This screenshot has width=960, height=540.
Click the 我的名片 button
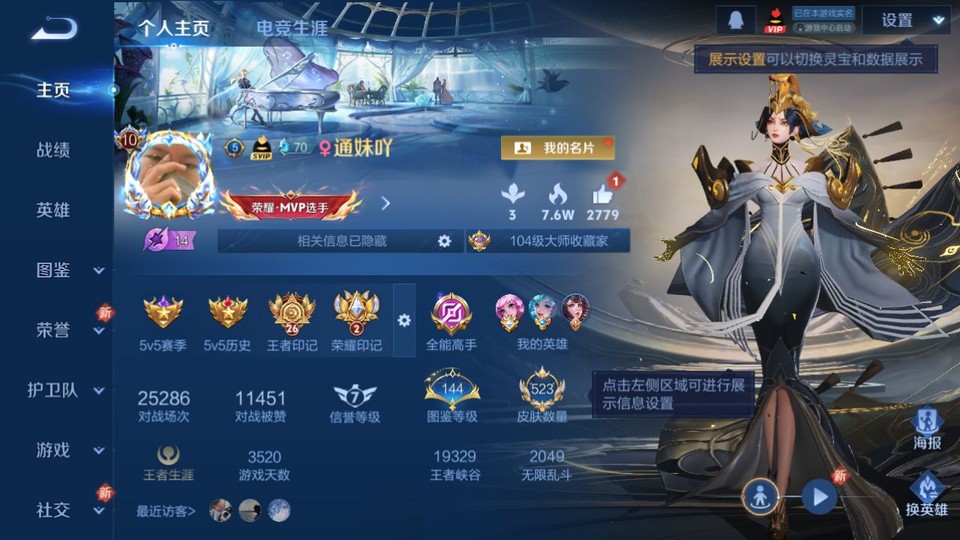tap(557, 148)
